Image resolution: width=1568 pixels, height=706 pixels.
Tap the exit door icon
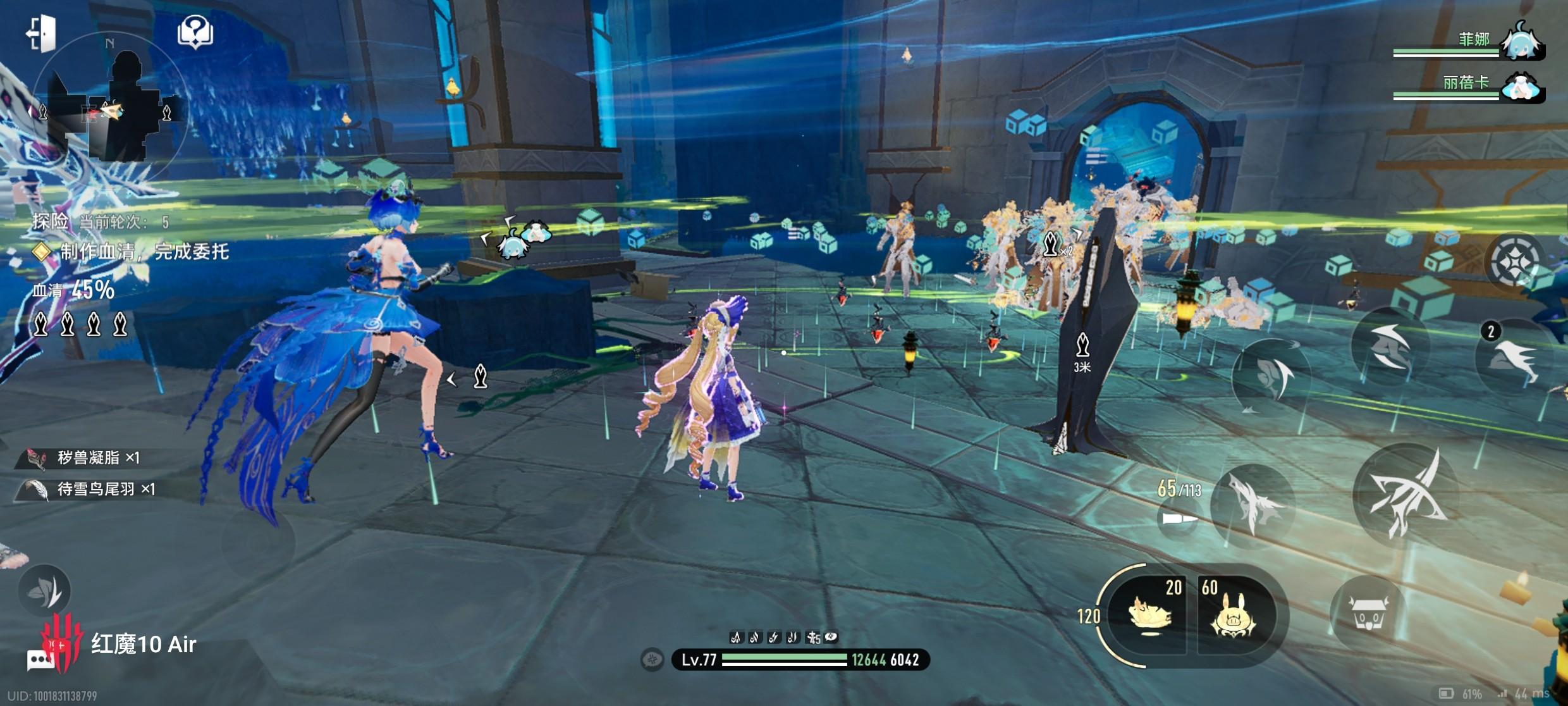42,32
